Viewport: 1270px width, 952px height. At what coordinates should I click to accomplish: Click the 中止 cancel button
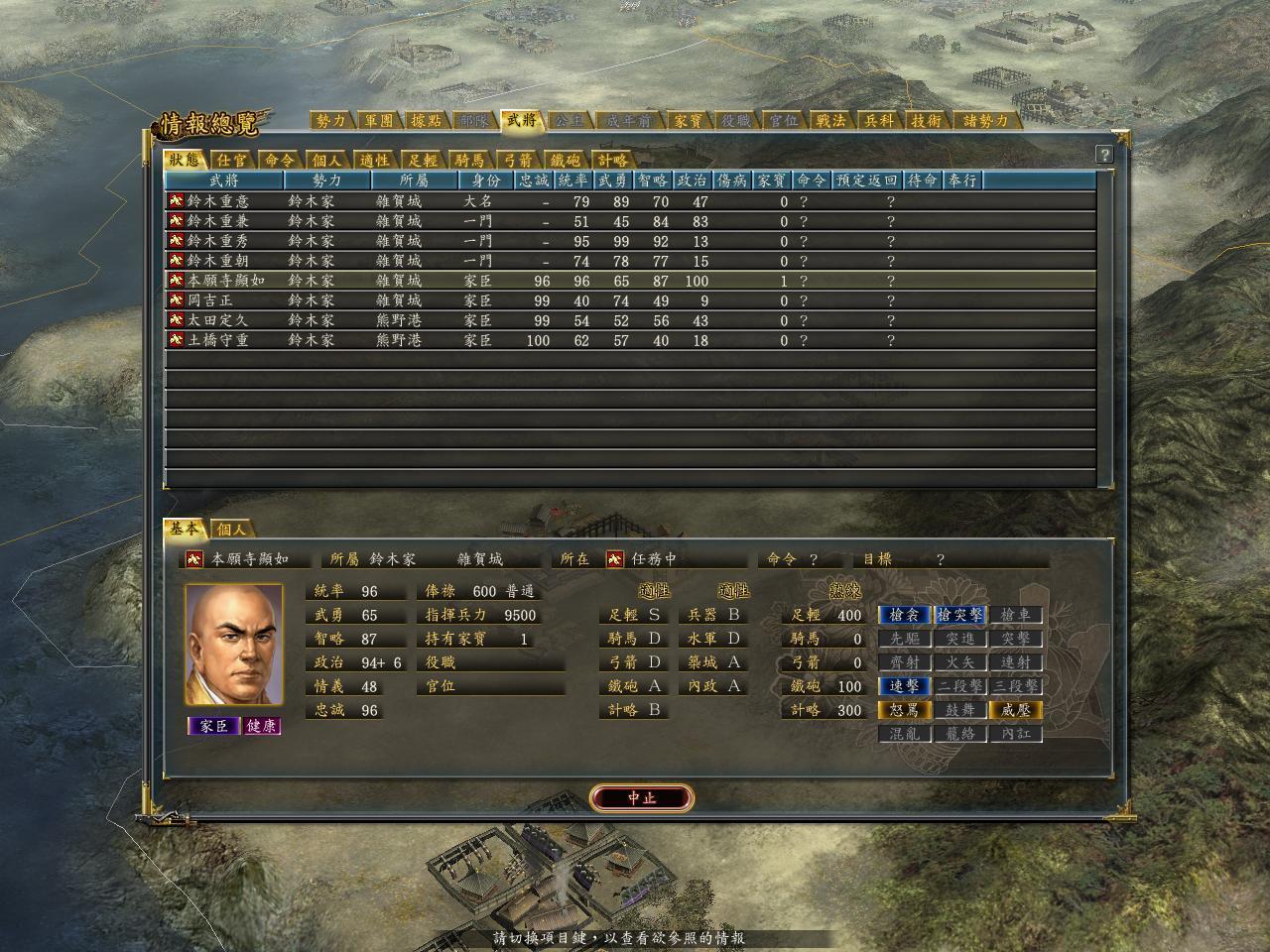coord(641,797)
